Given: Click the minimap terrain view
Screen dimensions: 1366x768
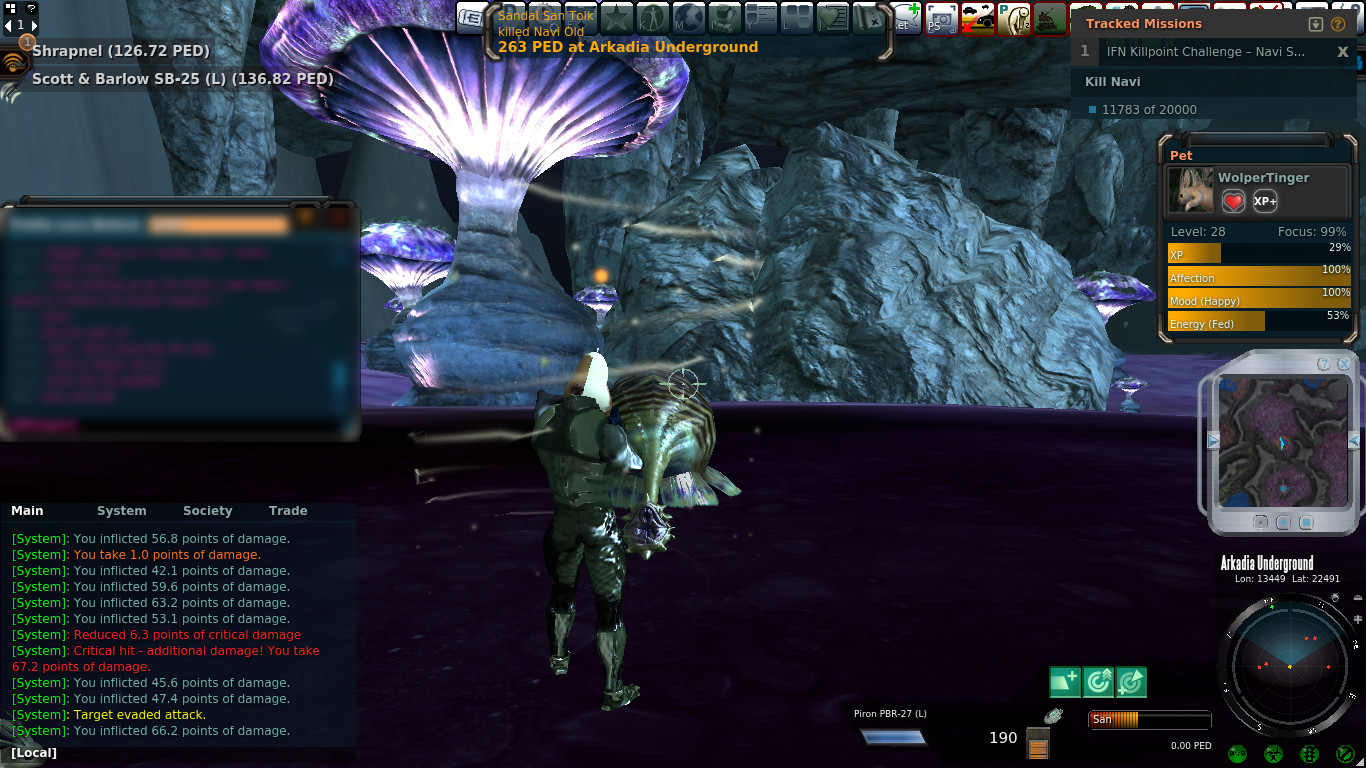Looking at the screenshot, I should [x=1280, y=440].
